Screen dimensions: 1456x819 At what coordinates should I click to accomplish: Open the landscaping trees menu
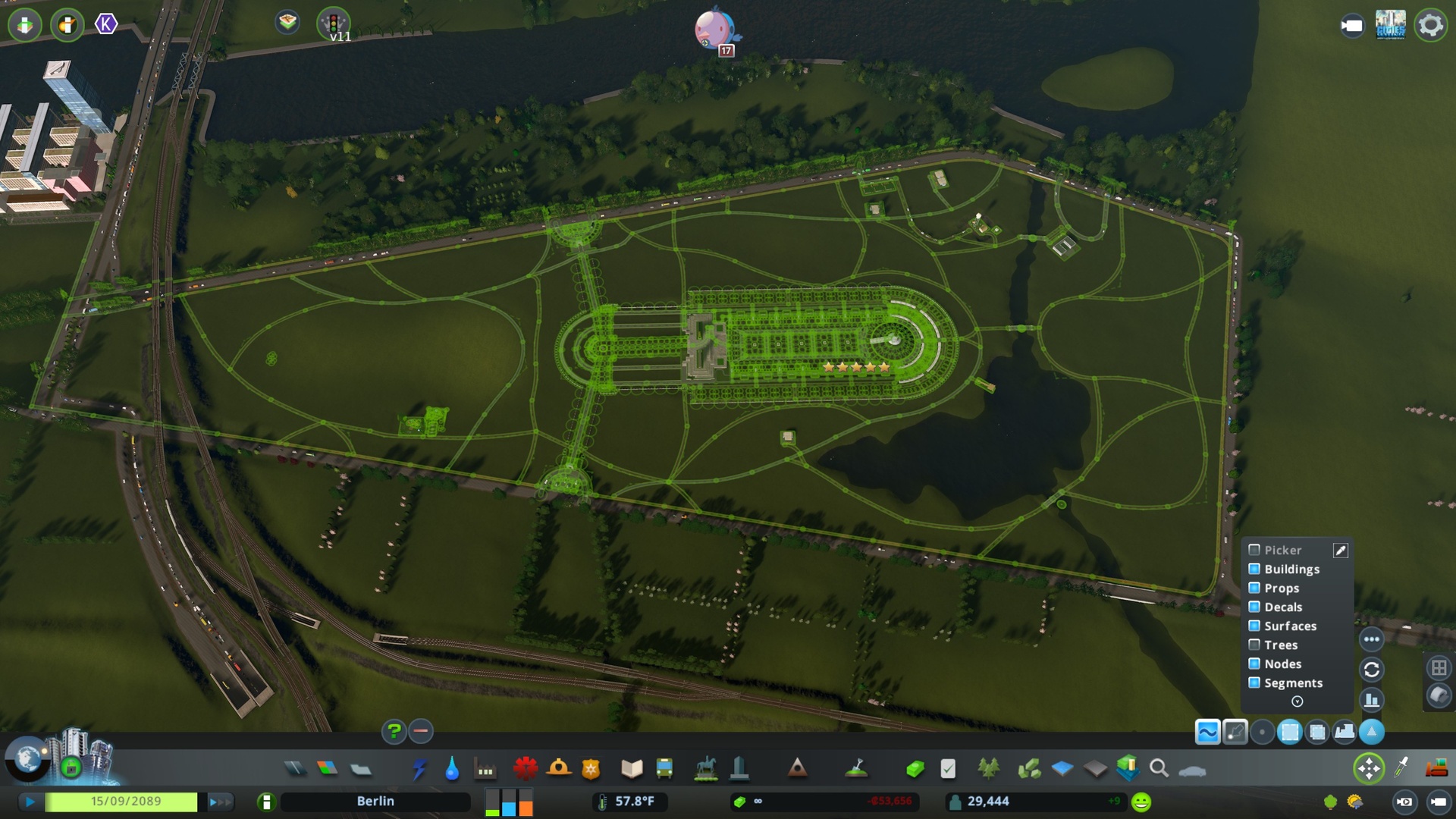pos(988,768)
